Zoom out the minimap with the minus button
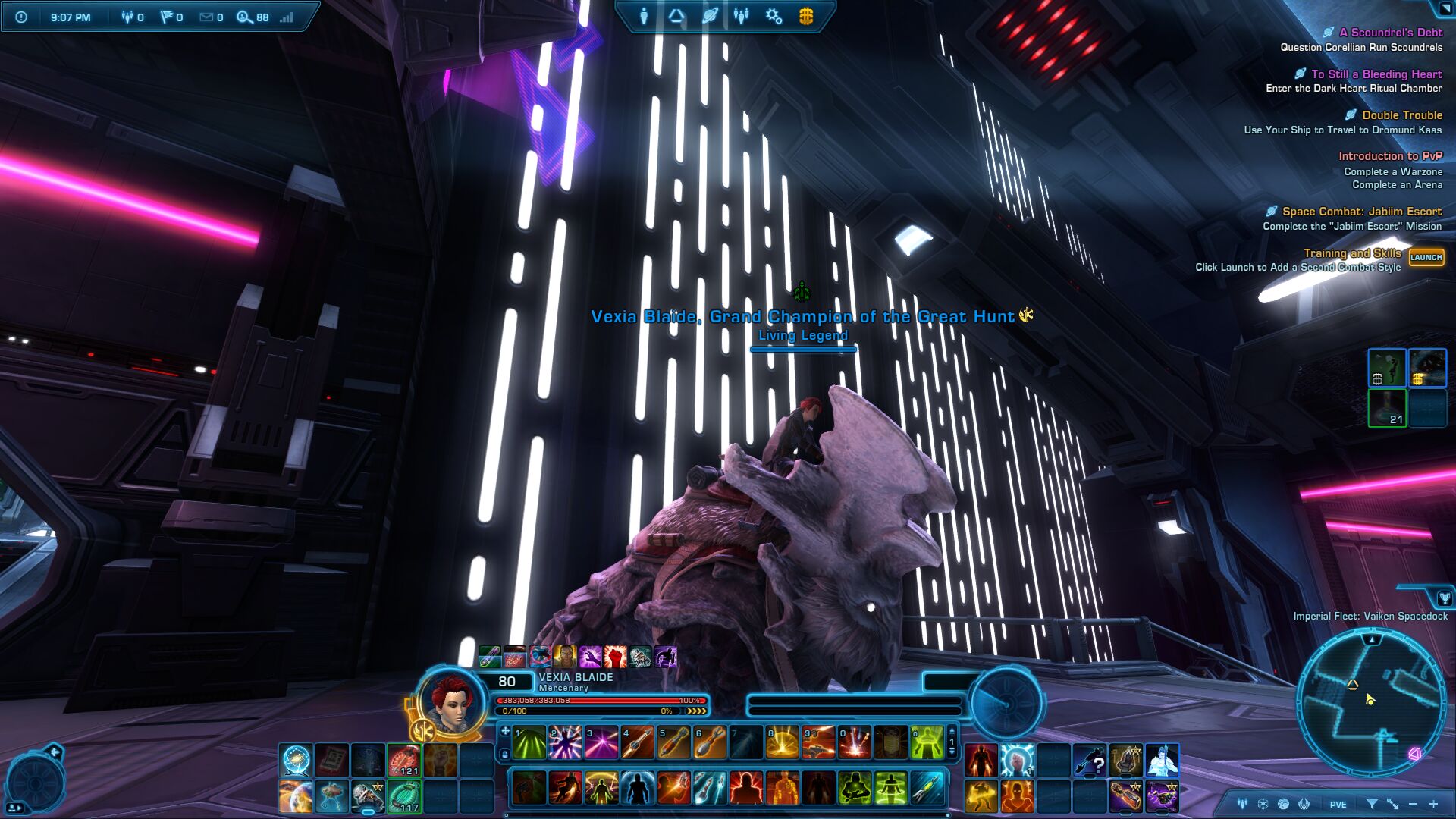The height and width of the screenshot is (819, 1456). (x=1413, y=804)
